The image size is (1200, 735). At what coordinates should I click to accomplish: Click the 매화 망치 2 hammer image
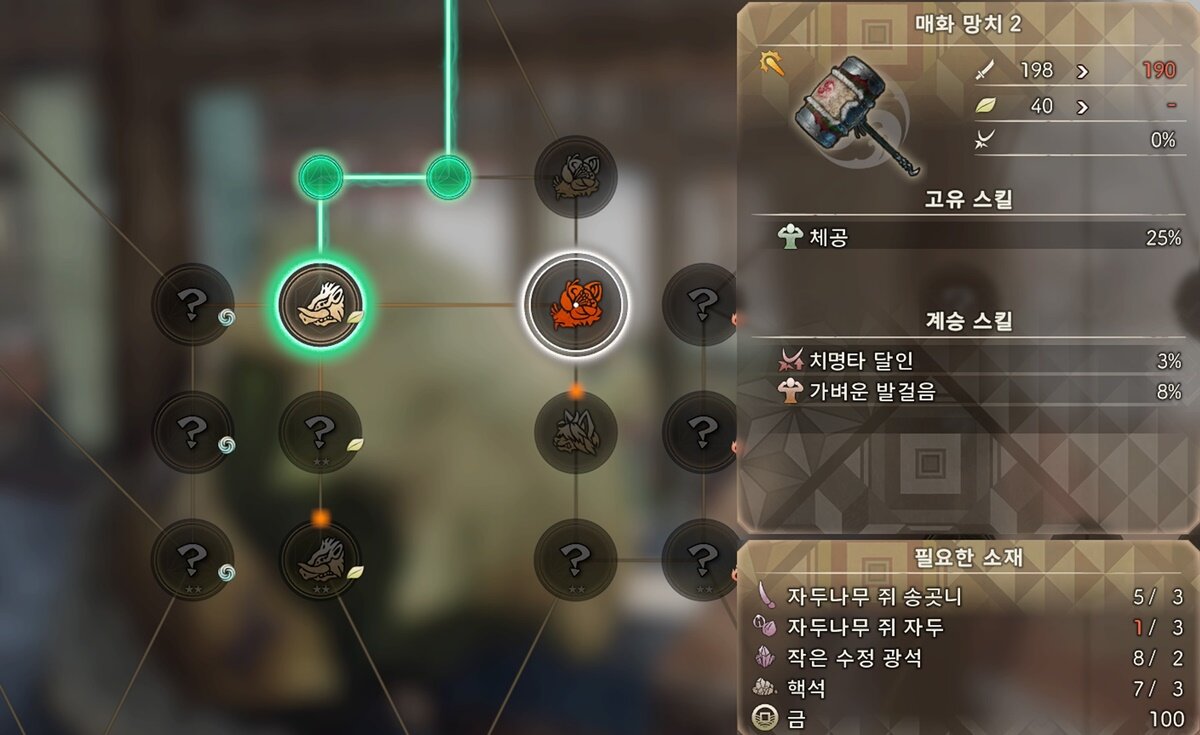click(x=853, y=112)
